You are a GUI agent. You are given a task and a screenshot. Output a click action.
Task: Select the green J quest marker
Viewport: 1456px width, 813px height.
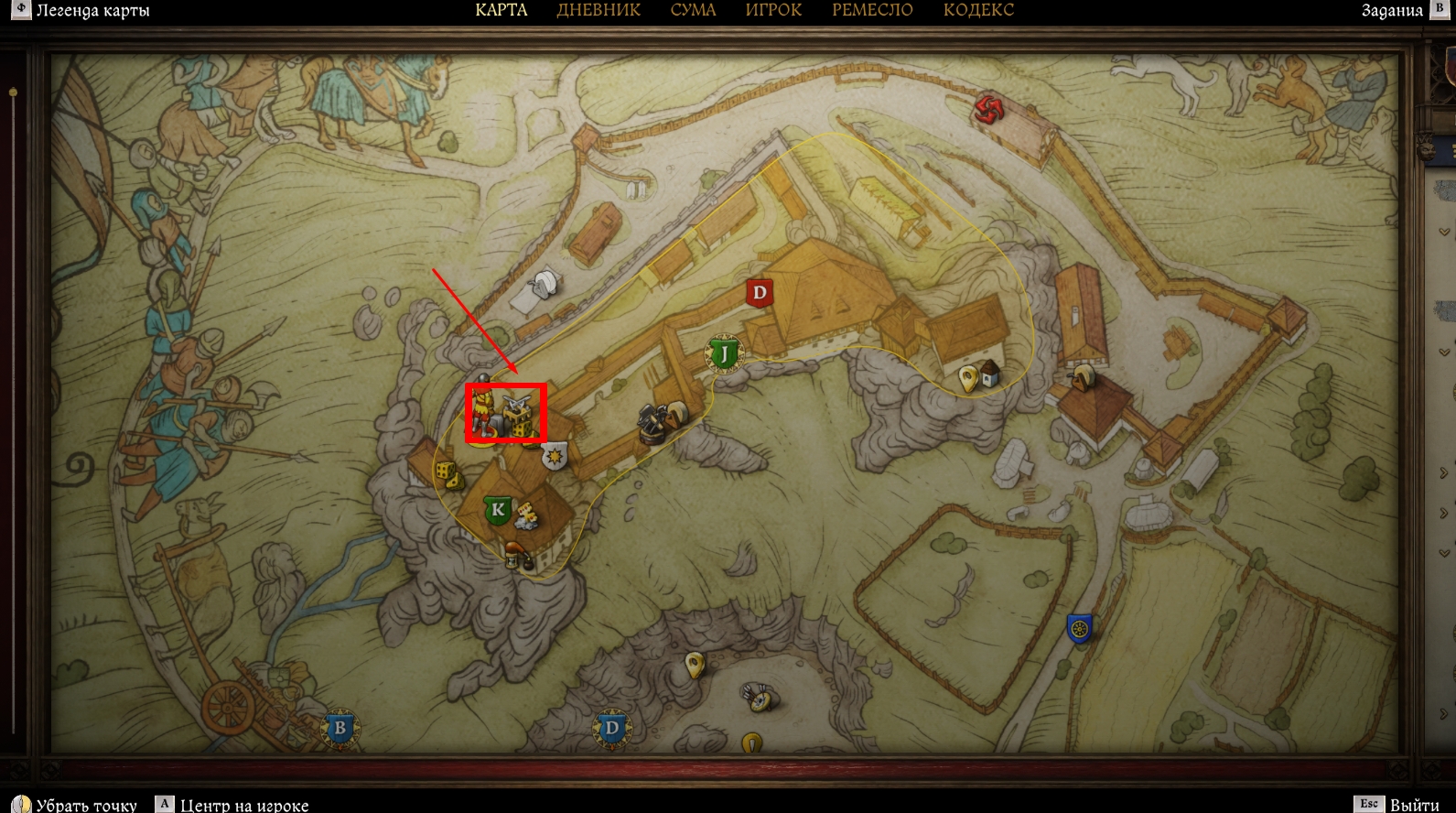[724, 353]
